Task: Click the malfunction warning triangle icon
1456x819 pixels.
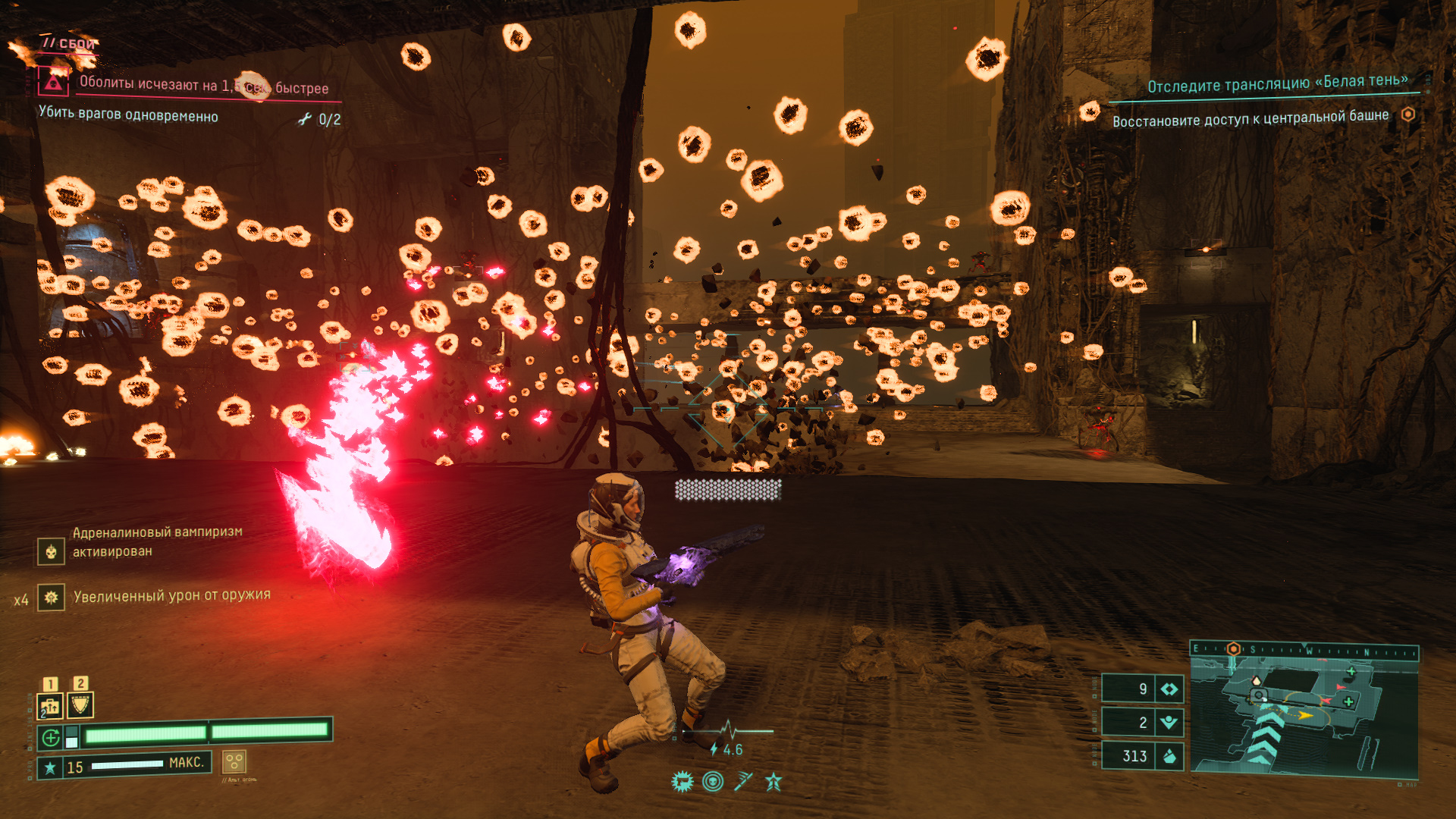Action: point(53,81)
